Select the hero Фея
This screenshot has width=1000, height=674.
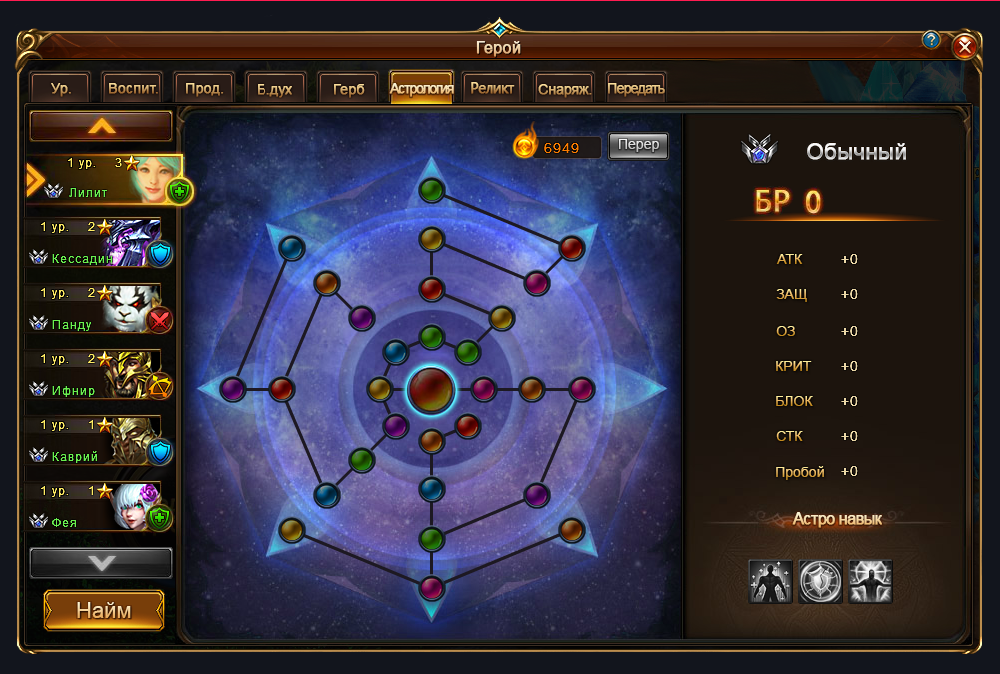(95, 507)
